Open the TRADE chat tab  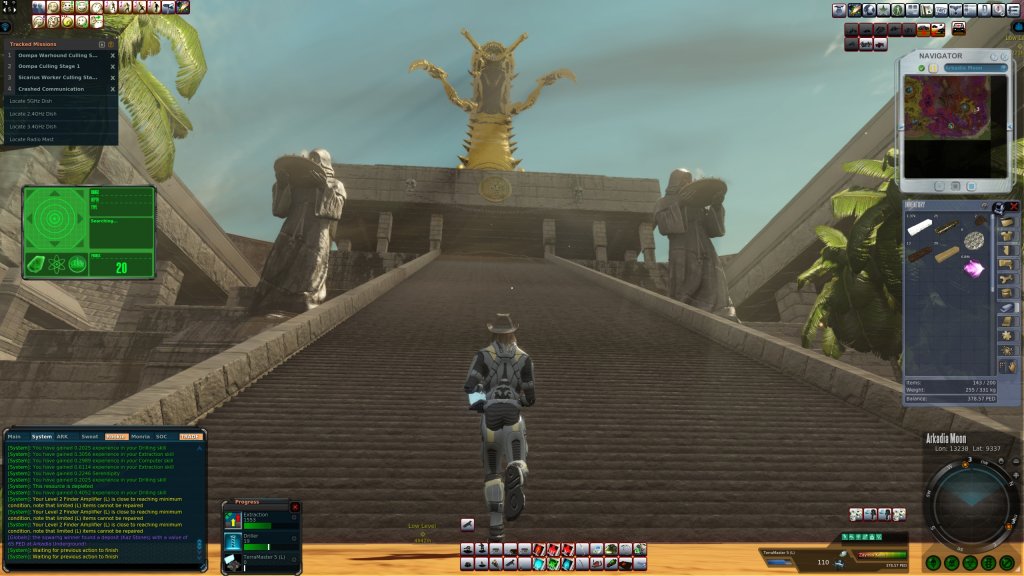point(190,436)
